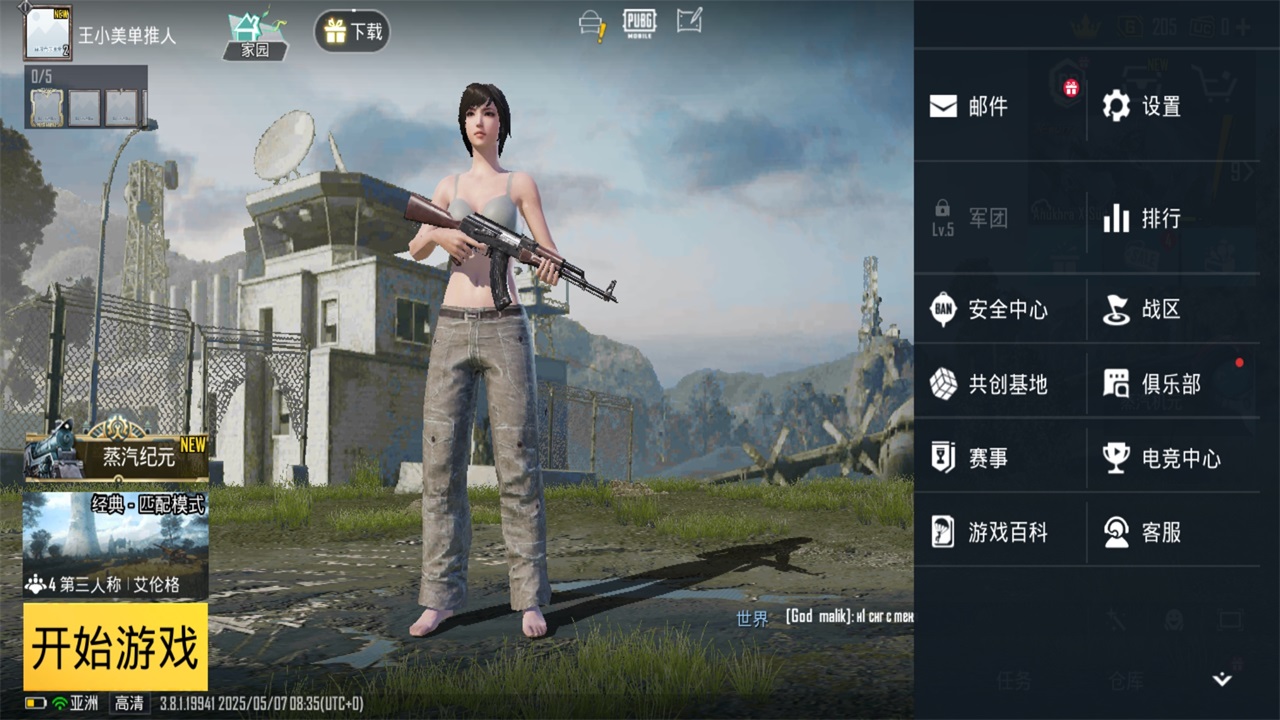This screenshot has width=1280, height=720.
Task: Open the 电竞中心 esports center
Action: pyautogui.click(x=1155, y=458)
